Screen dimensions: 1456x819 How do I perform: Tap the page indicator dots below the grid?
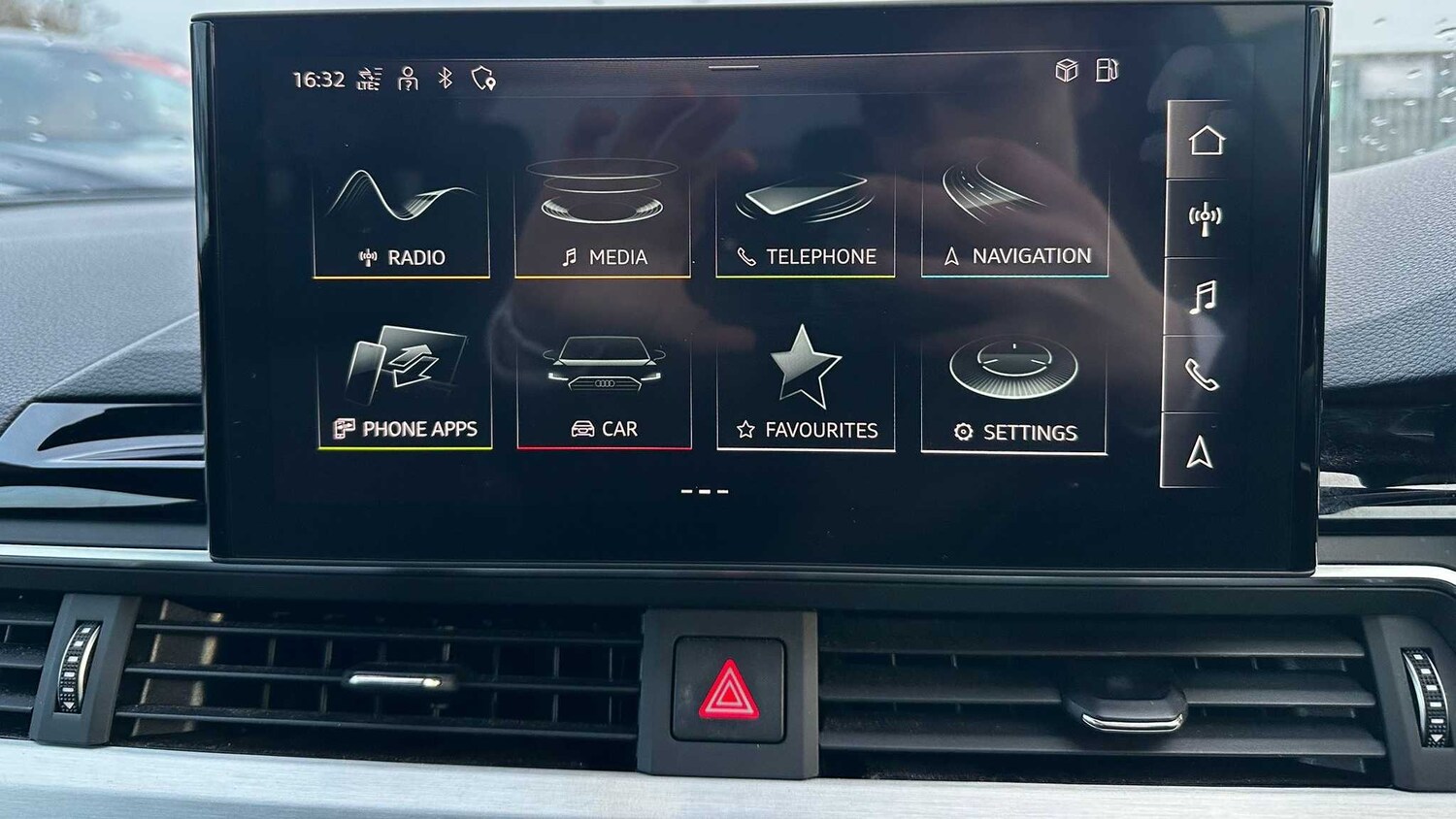706,493
